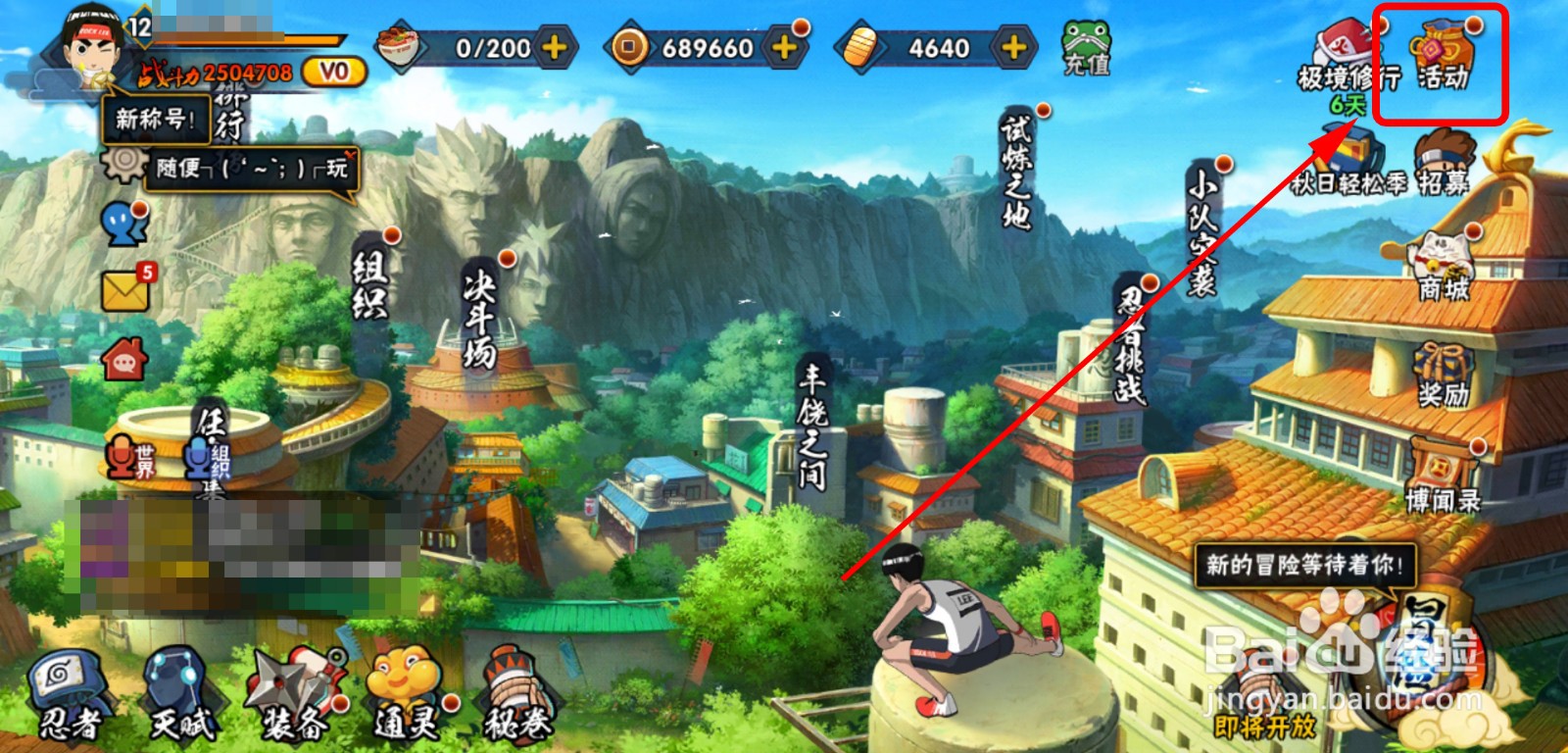Open the 奖励 rewards menu

(1443, 375)
